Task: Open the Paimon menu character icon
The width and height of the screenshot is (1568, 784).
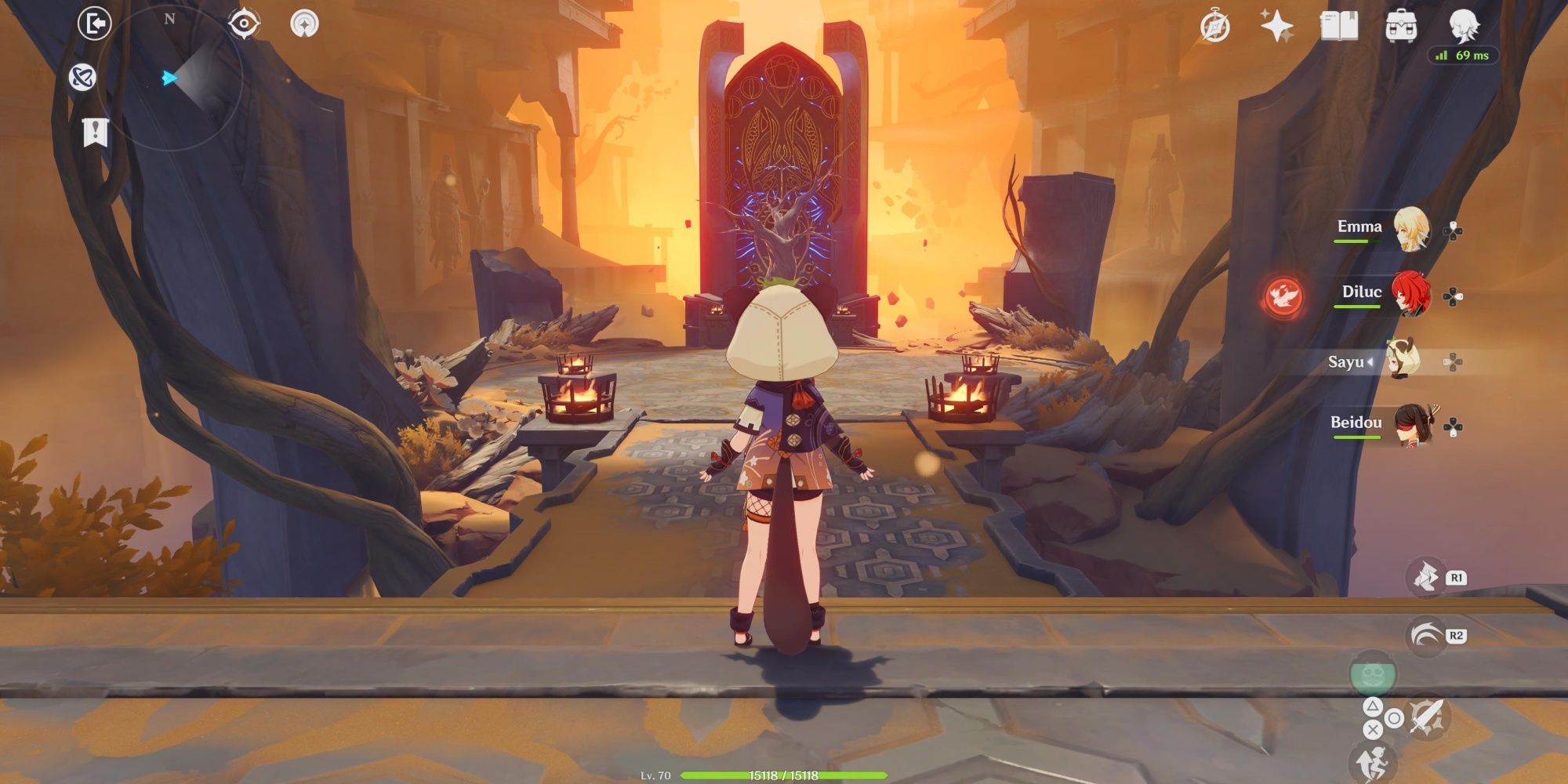Action: [1463, 25]
